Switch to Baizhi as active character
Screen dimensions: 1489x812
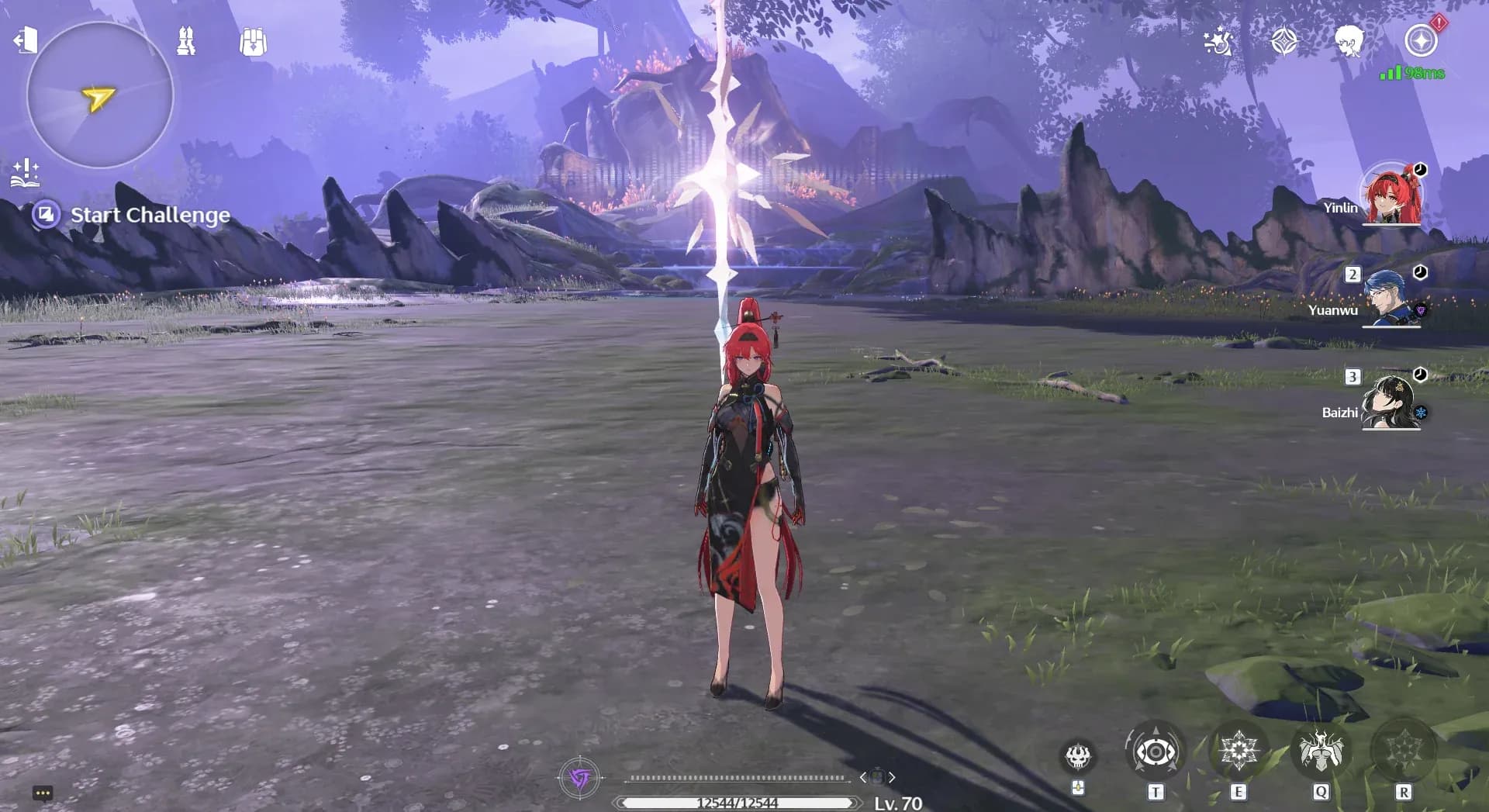[x=1391, y=401]
